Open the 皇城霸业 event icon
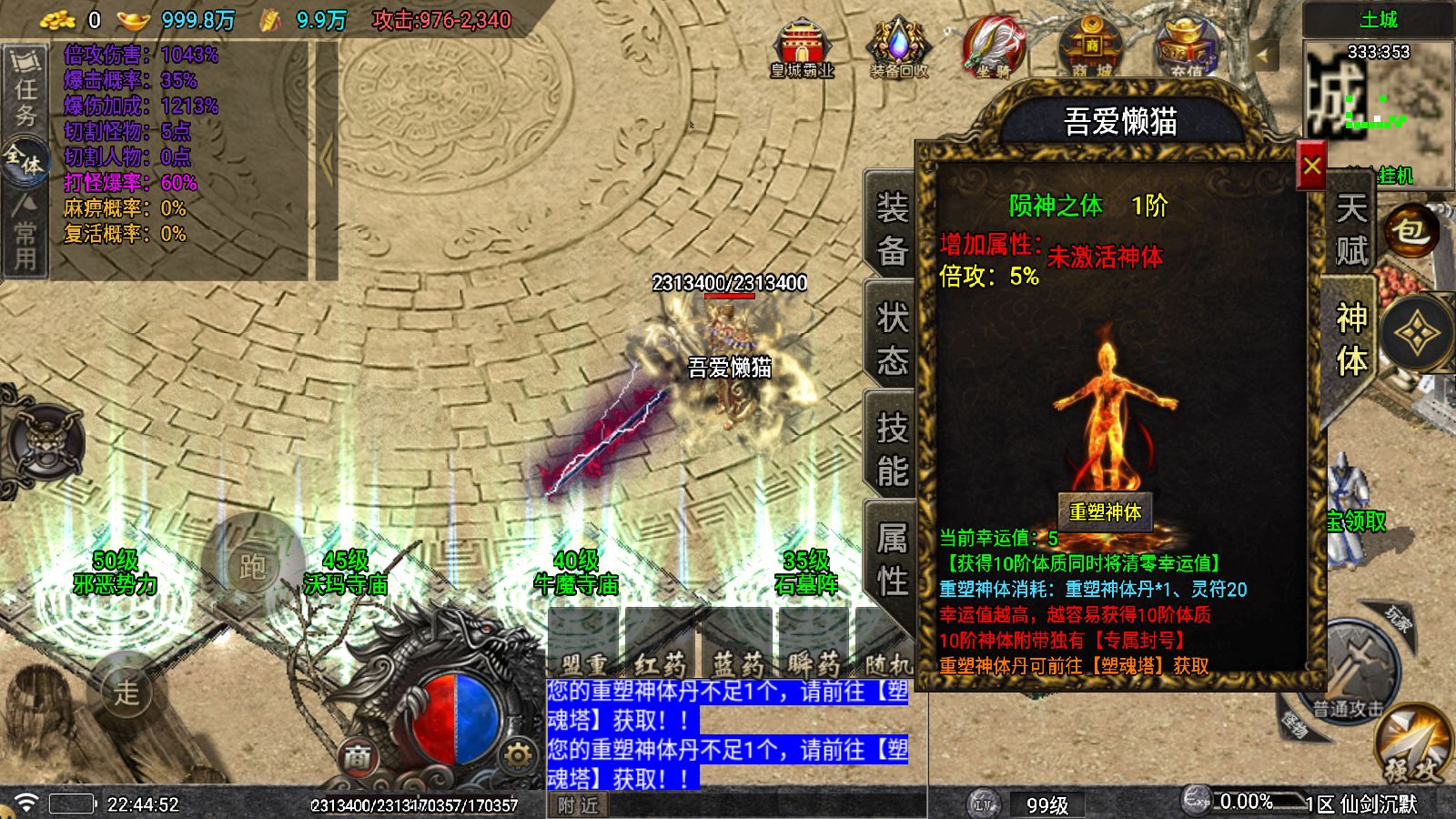The width and height of the screenshot is (1456, 819). click(x=802, y=48)
